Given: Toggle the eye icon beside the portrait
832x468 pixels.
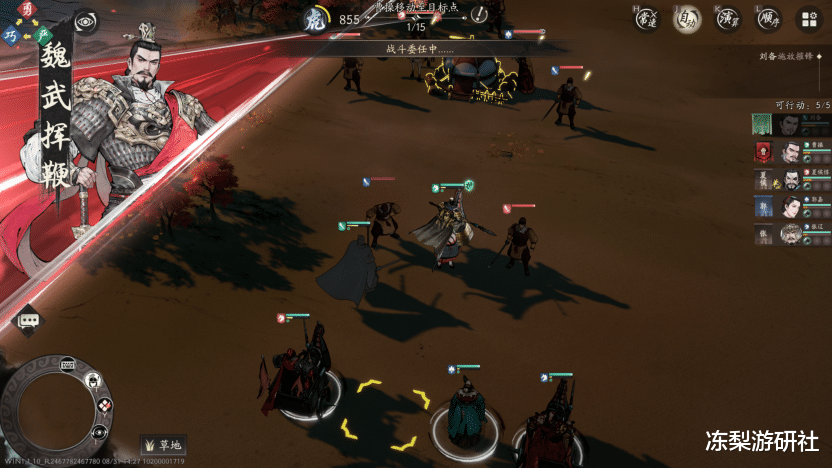Looking at the screenshot, I should click(x=86, y=22).
